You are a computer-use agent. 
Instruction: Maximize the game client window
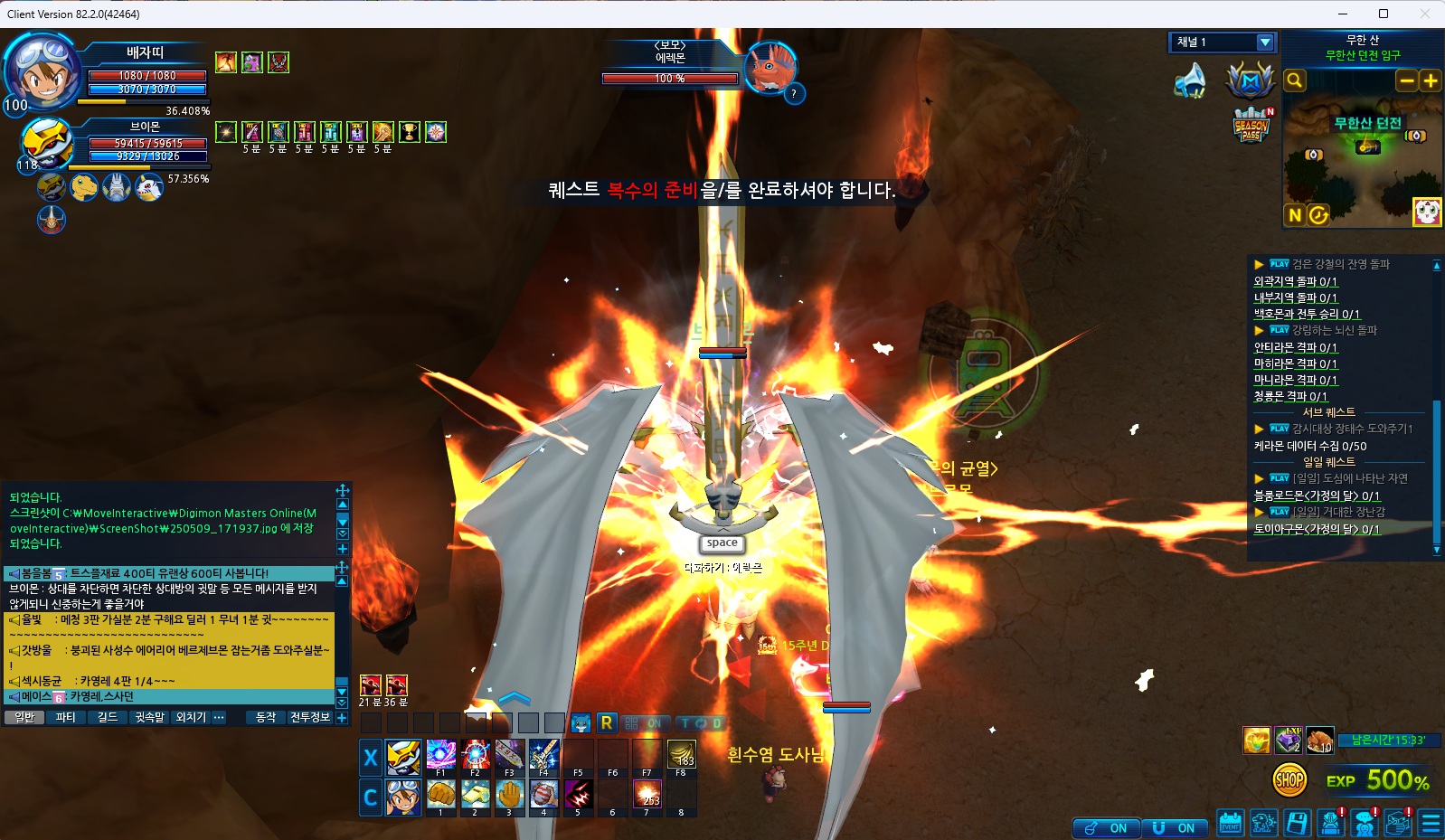[x=1383, y=14]
